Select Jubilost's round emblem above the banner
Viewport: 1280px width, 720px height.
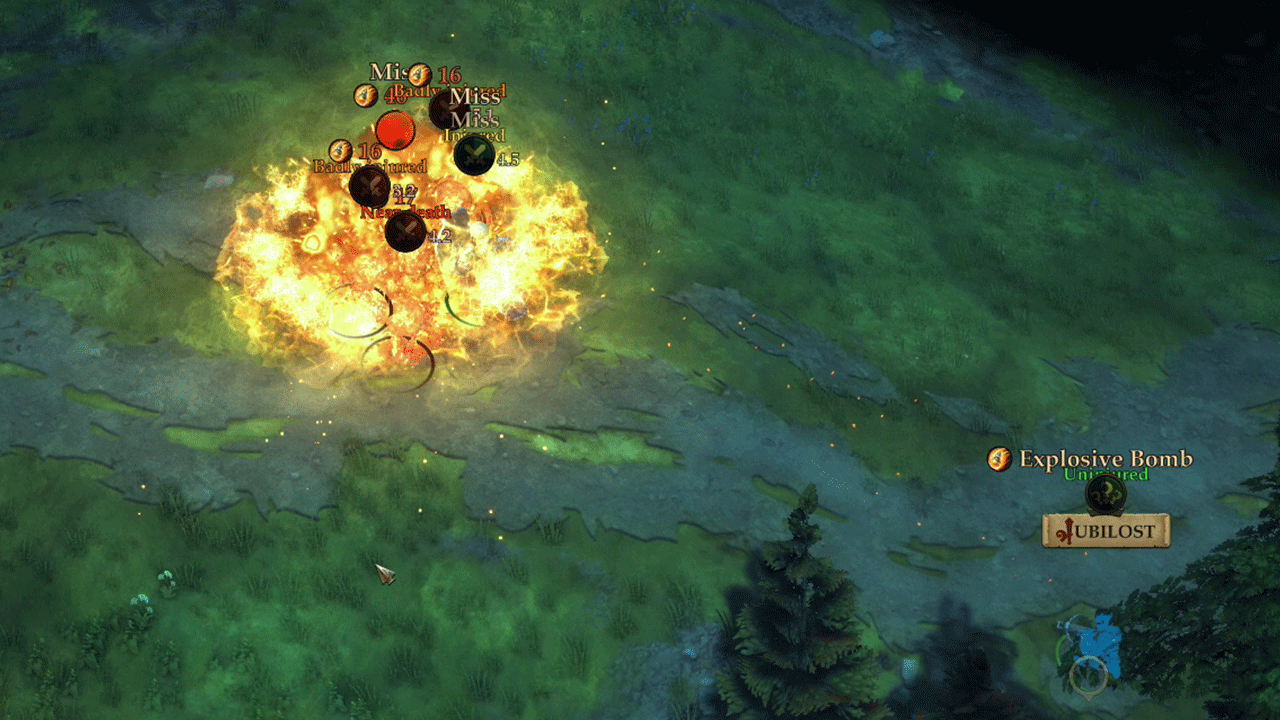pyautogui.click(x=1105, y=494)
